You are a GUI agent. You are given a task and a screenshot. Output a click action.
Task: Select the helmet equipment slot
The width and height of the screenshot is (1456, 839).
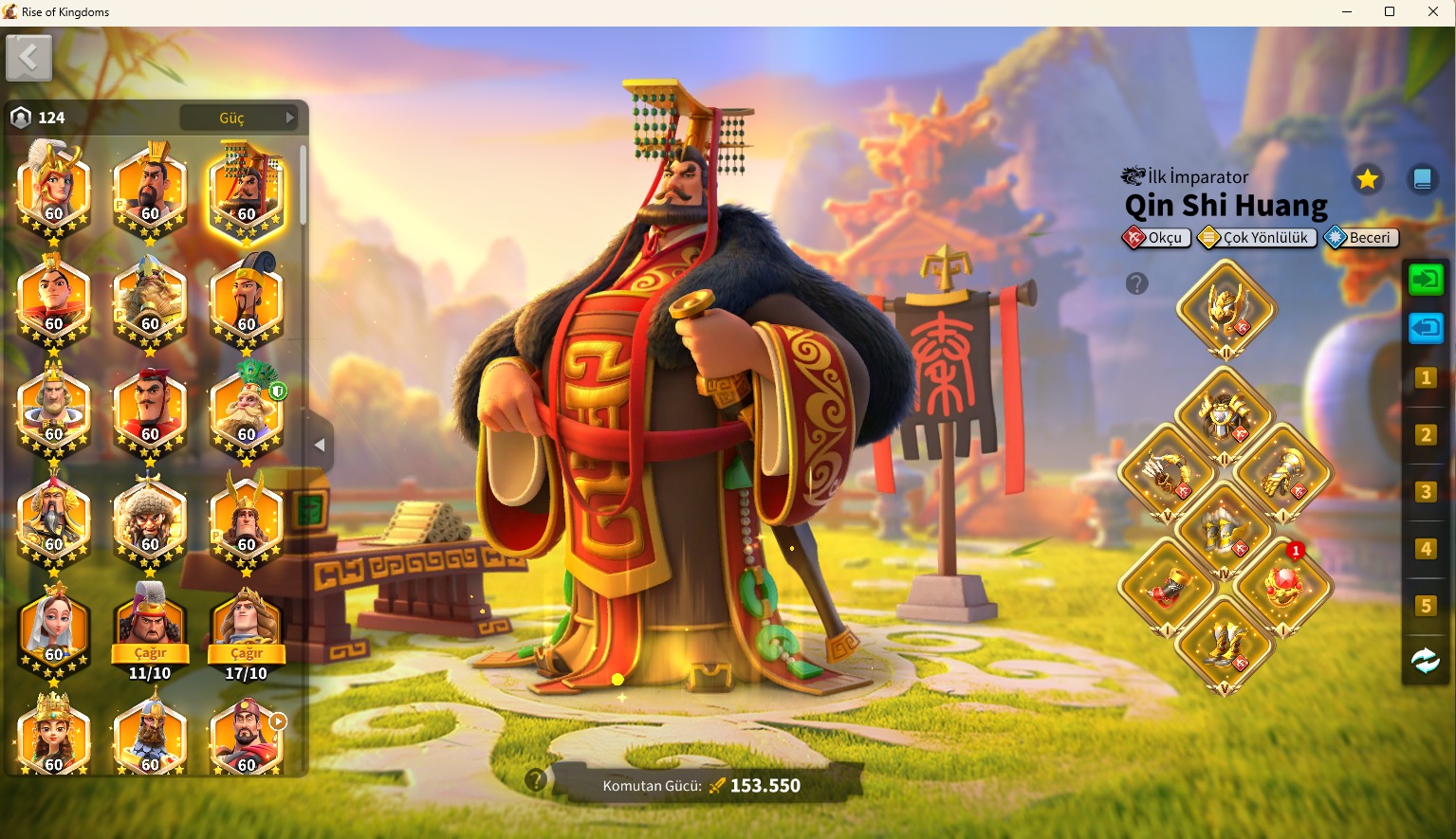point(1226,308)
